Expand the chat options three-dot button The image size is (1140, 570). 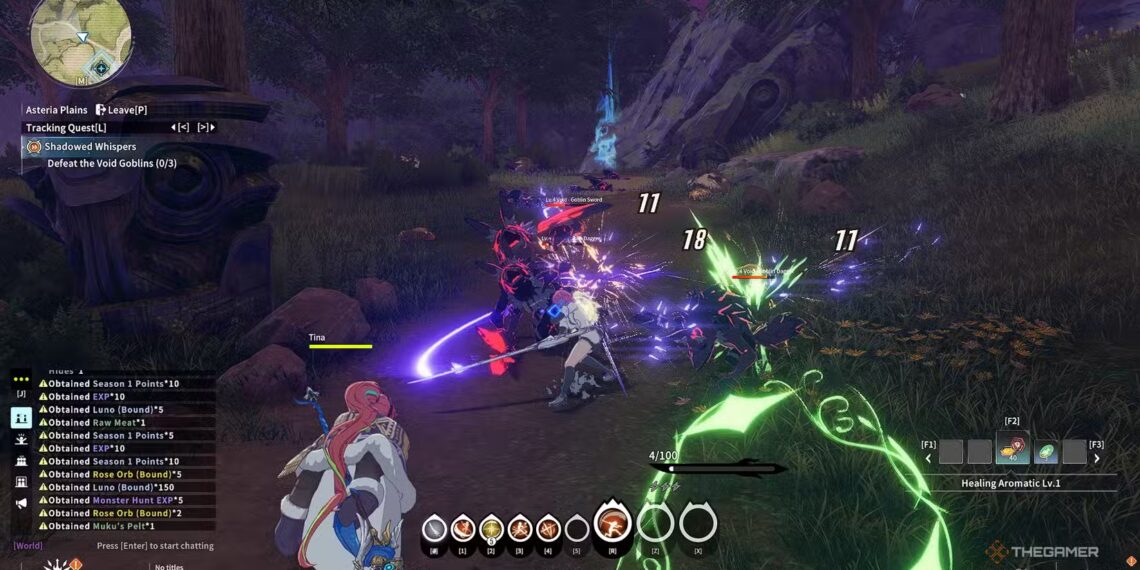pos(21,379)
